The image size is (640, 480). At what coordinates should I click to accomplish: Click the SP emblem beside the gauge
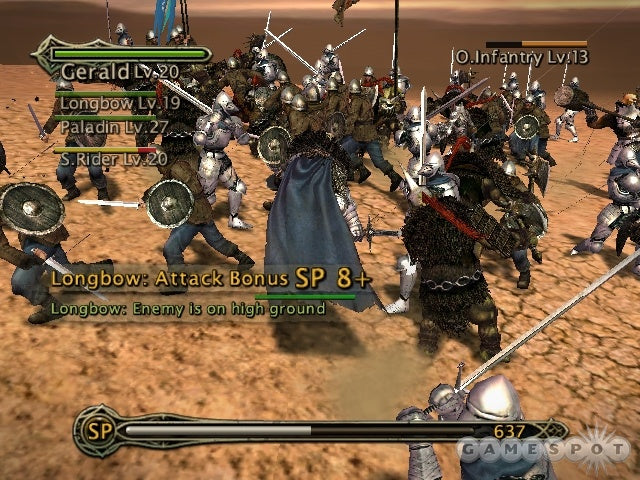click(98, 430)
